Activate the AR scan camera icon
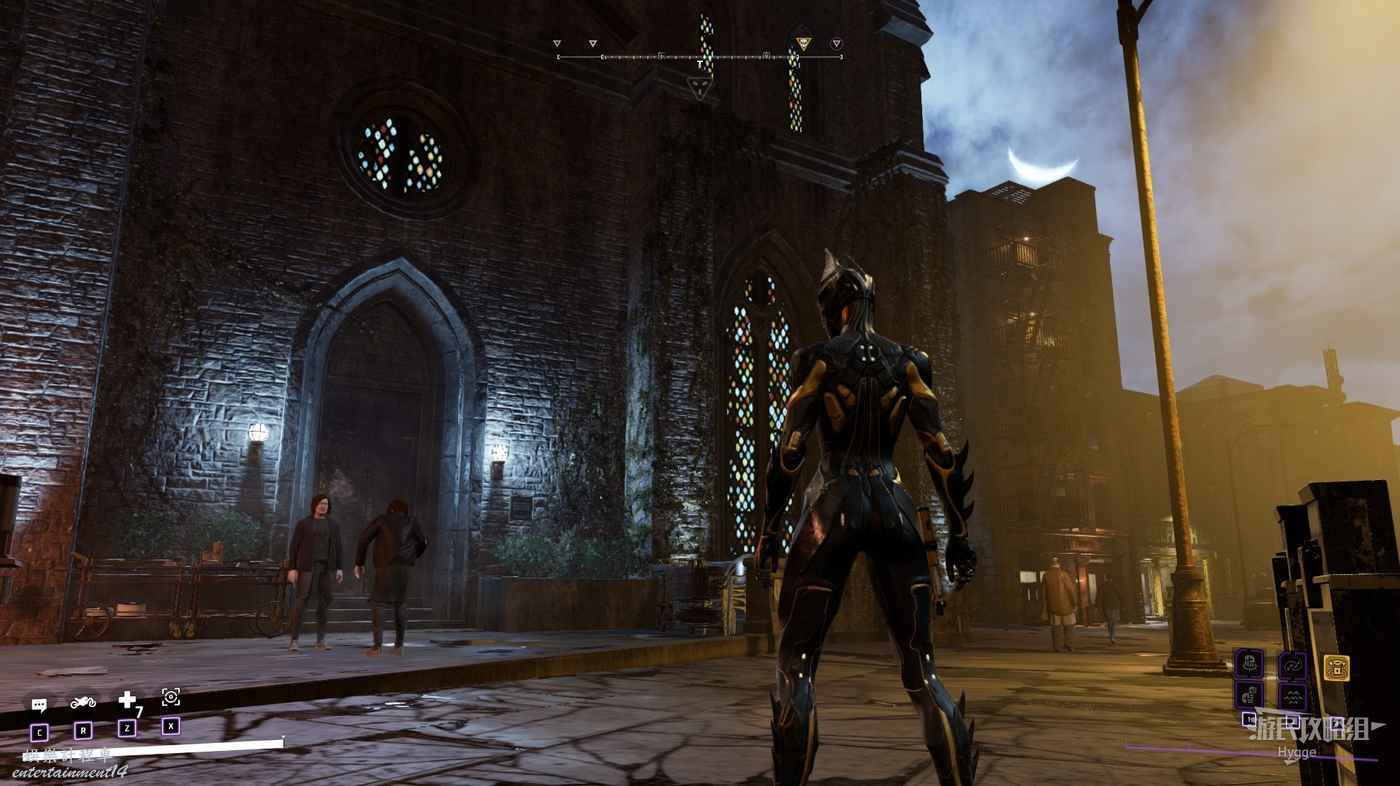 [x=171, y=697]
